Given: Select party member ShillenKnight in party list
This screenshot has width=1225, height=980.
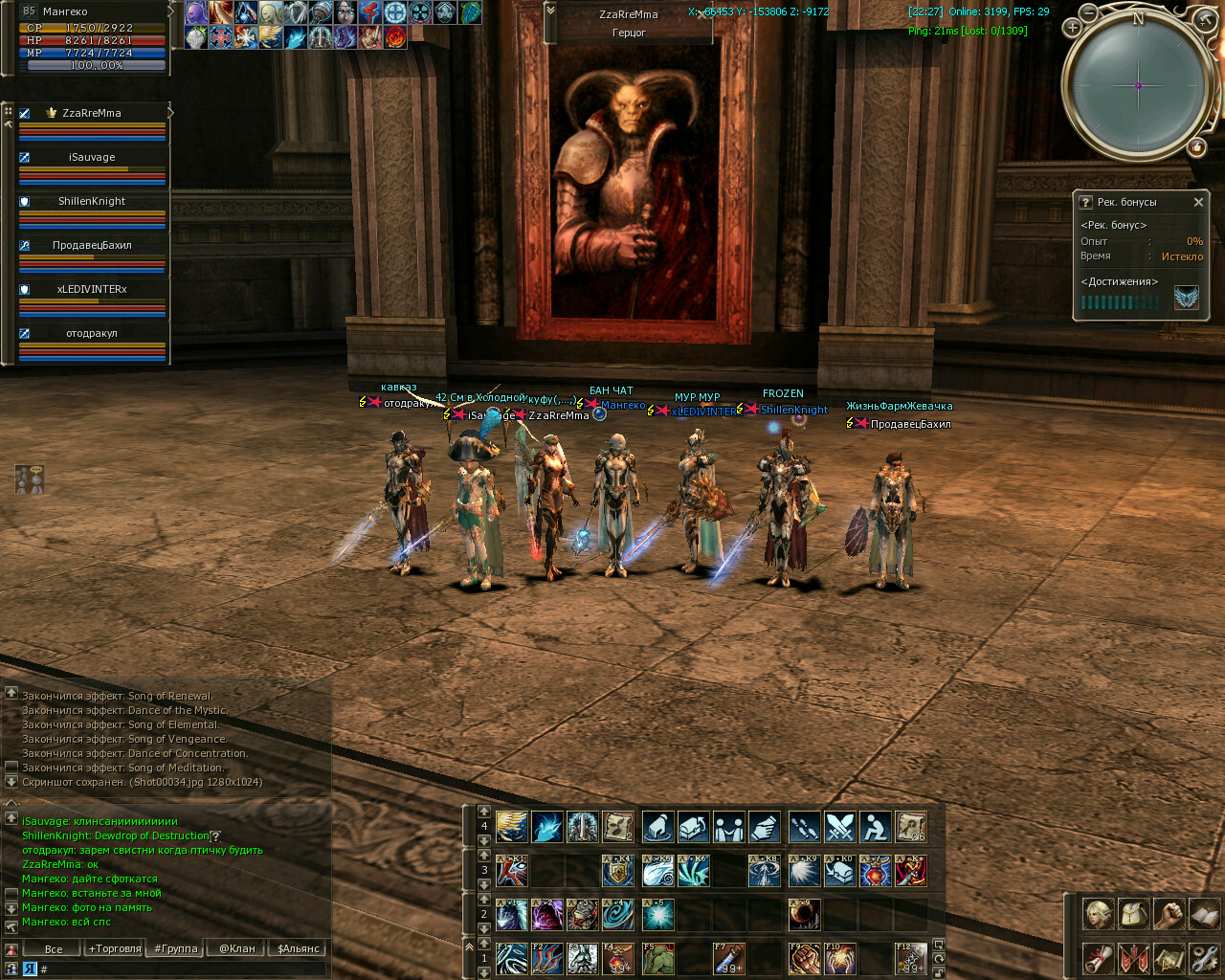Looking at the screenshot, I should (x=92, y=201).
